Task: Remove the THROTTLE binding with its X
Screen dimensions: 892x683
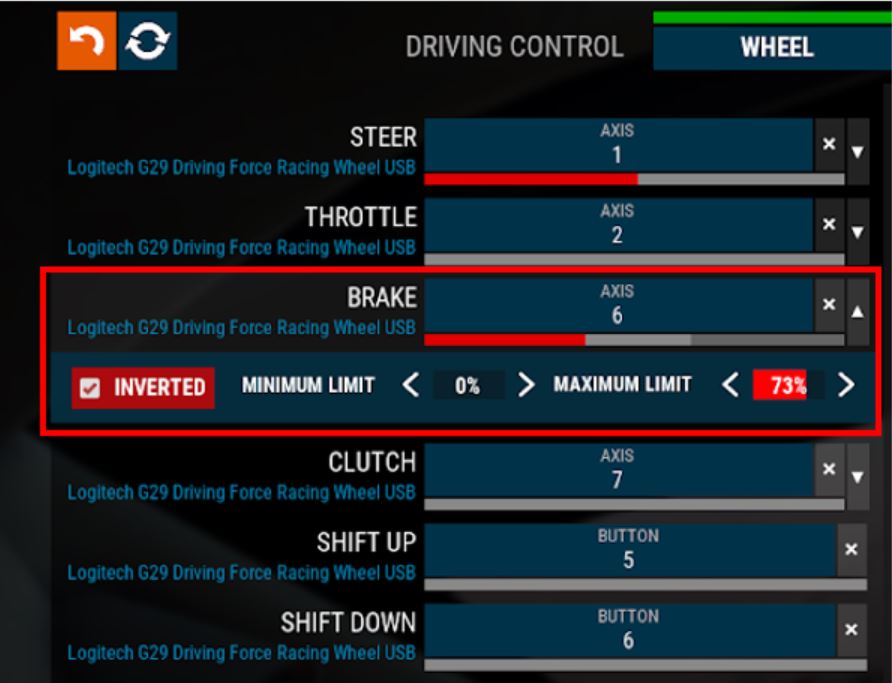Action: click(829, 225)
